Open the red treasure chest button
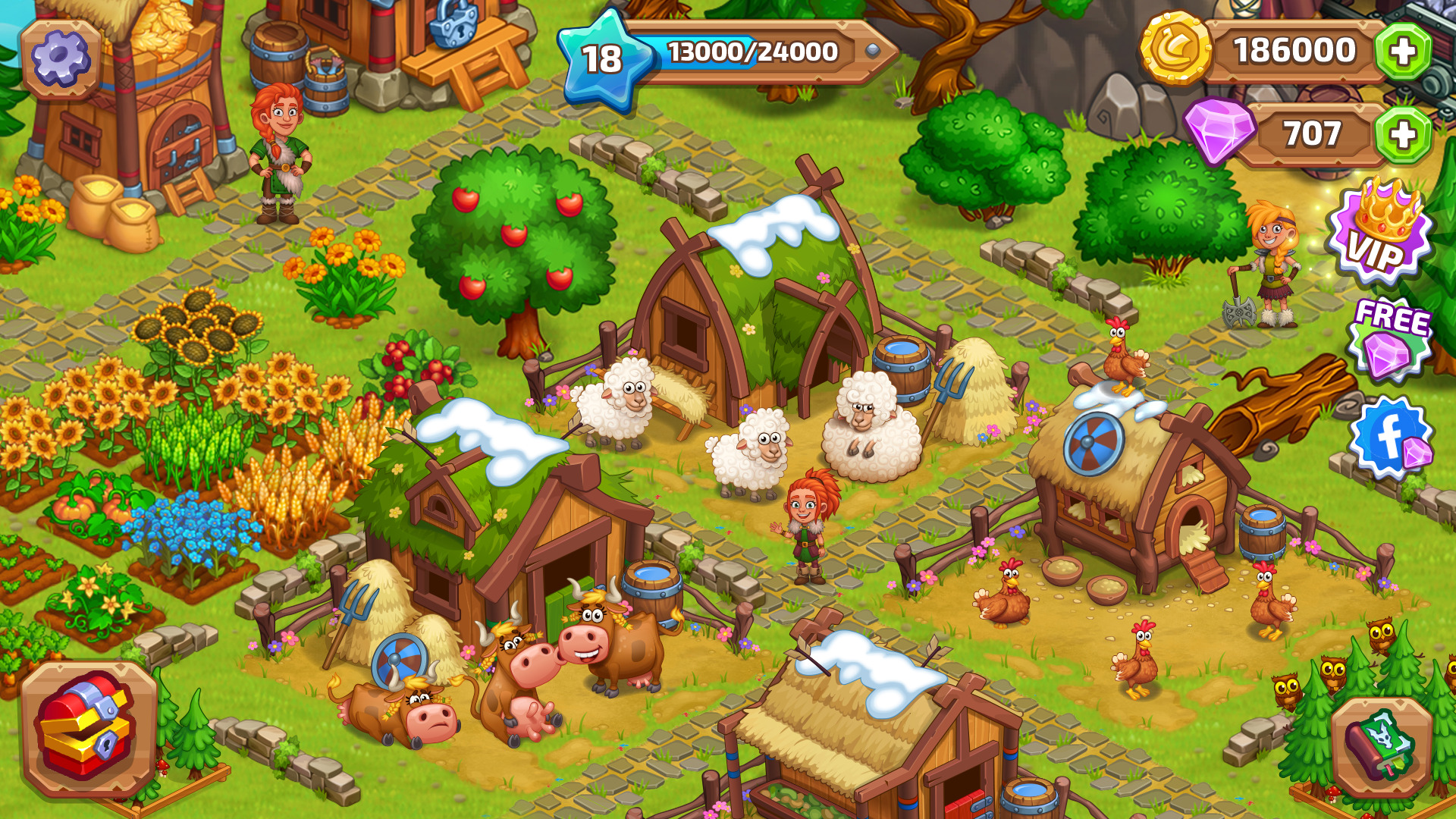The height and width of the screenshot is (819, 1456). click(x=89, y=728)
